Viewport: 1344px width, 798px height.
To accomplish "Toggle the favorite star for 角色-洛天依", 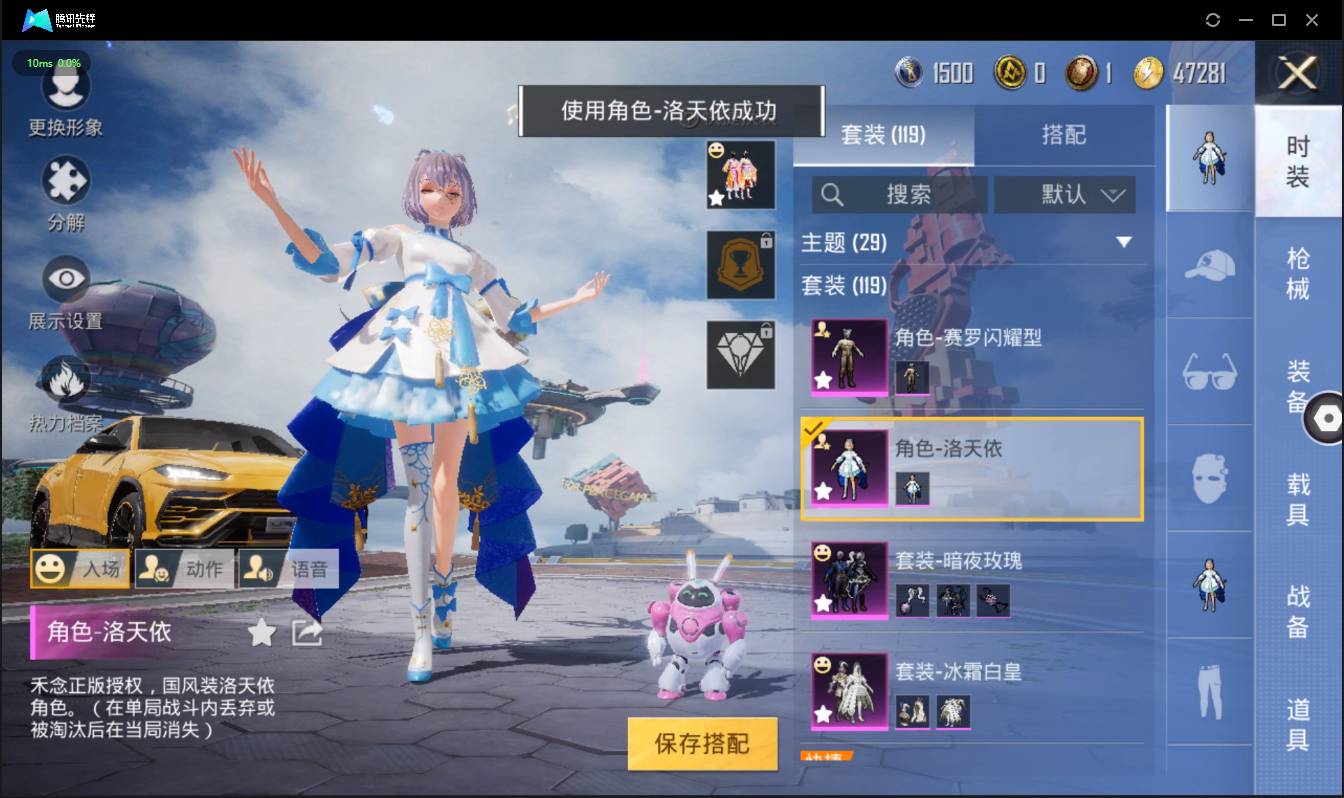I will coord(261,633).
